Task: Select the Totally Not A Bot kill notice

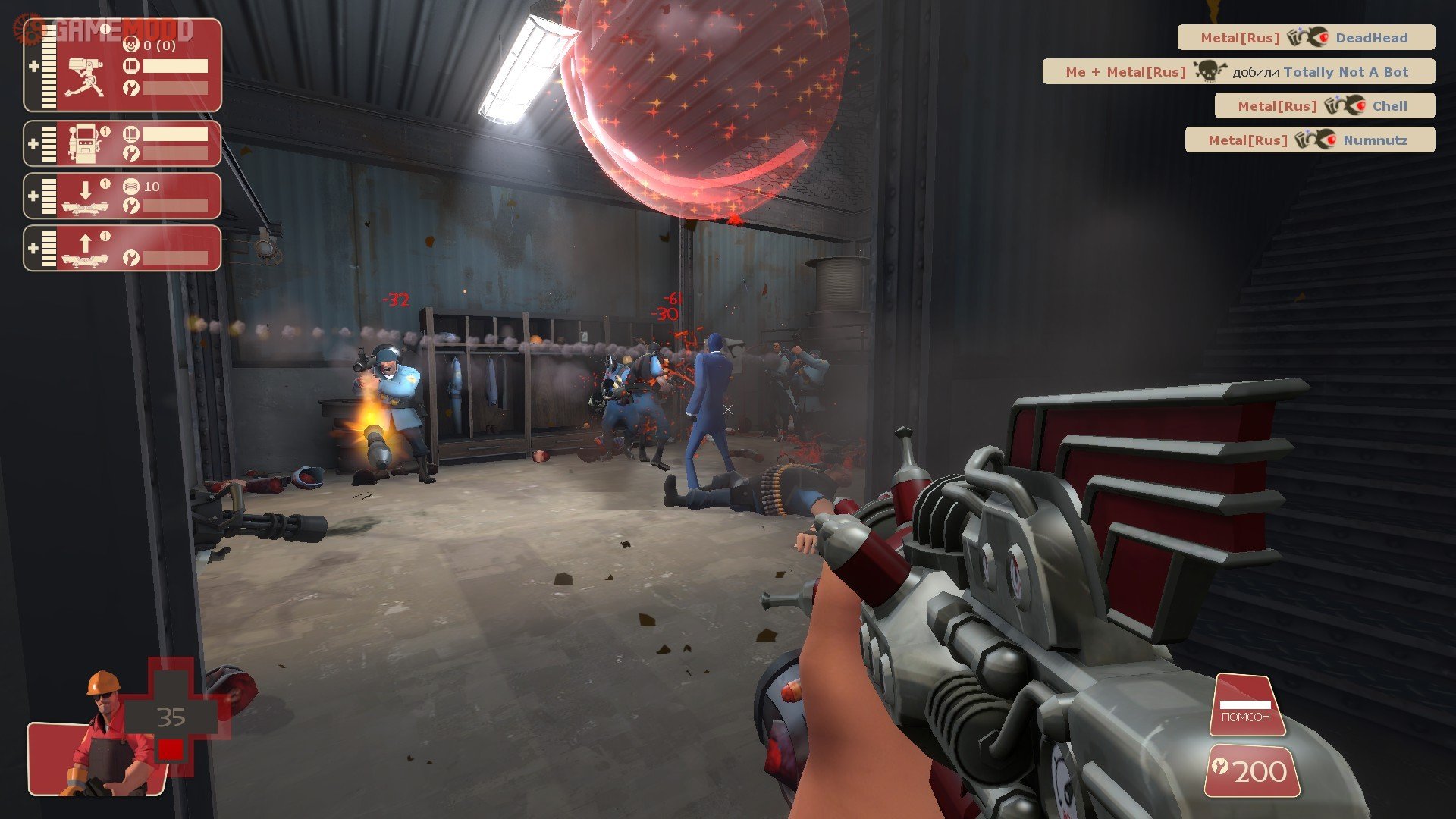Action: (1238, 71)
